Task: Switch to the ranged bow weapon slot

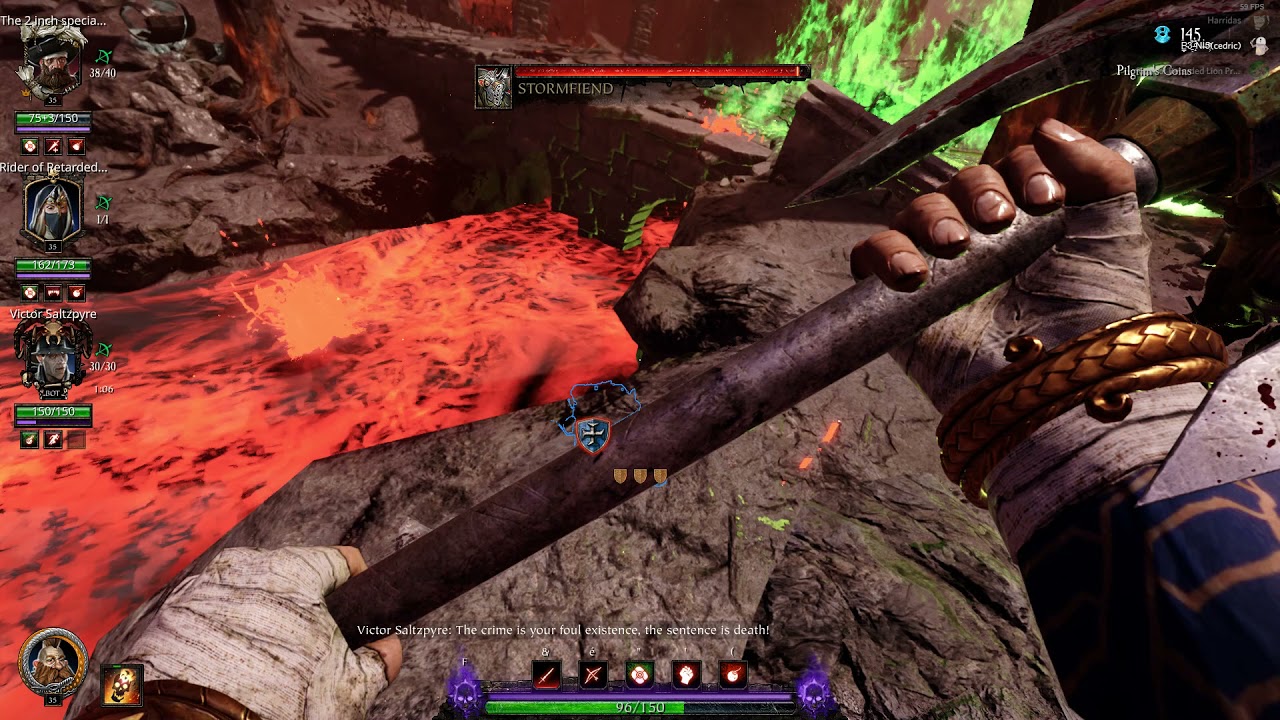Action: (x=593, y=676)
